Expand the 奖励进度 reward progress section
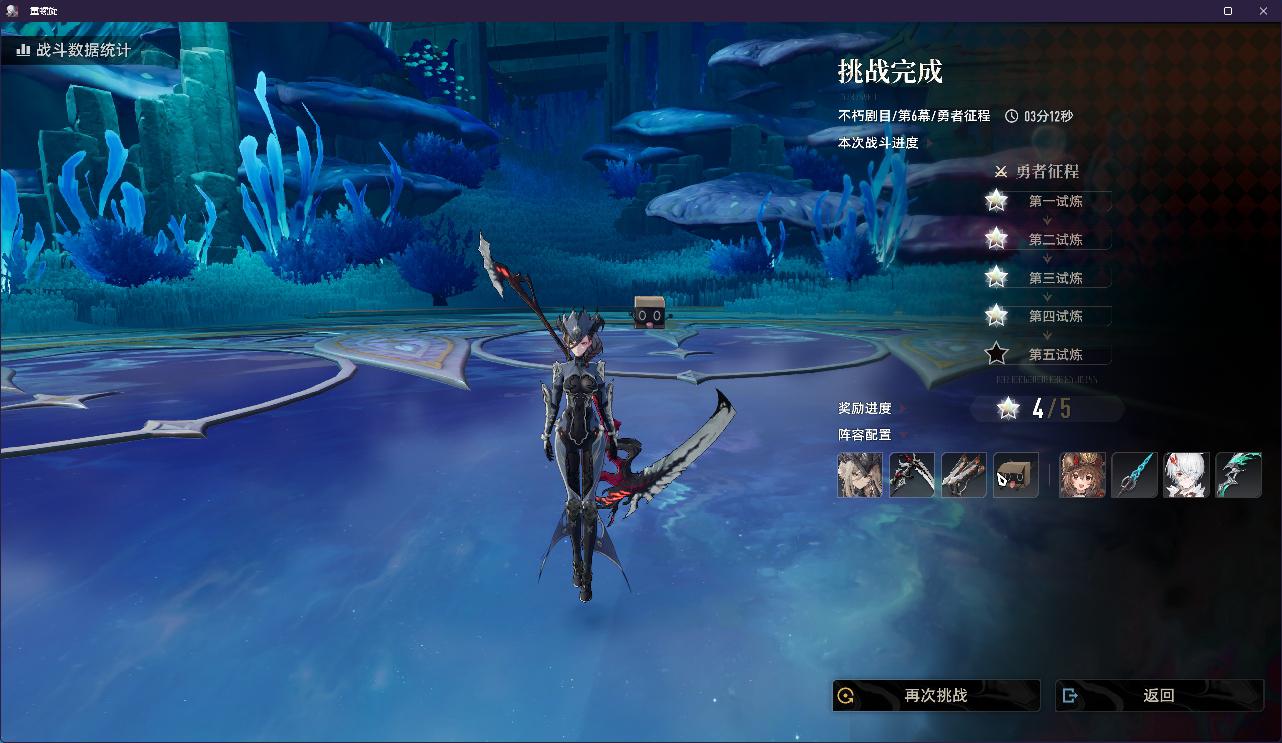1282x743 pixels. [x=866, y=408]
